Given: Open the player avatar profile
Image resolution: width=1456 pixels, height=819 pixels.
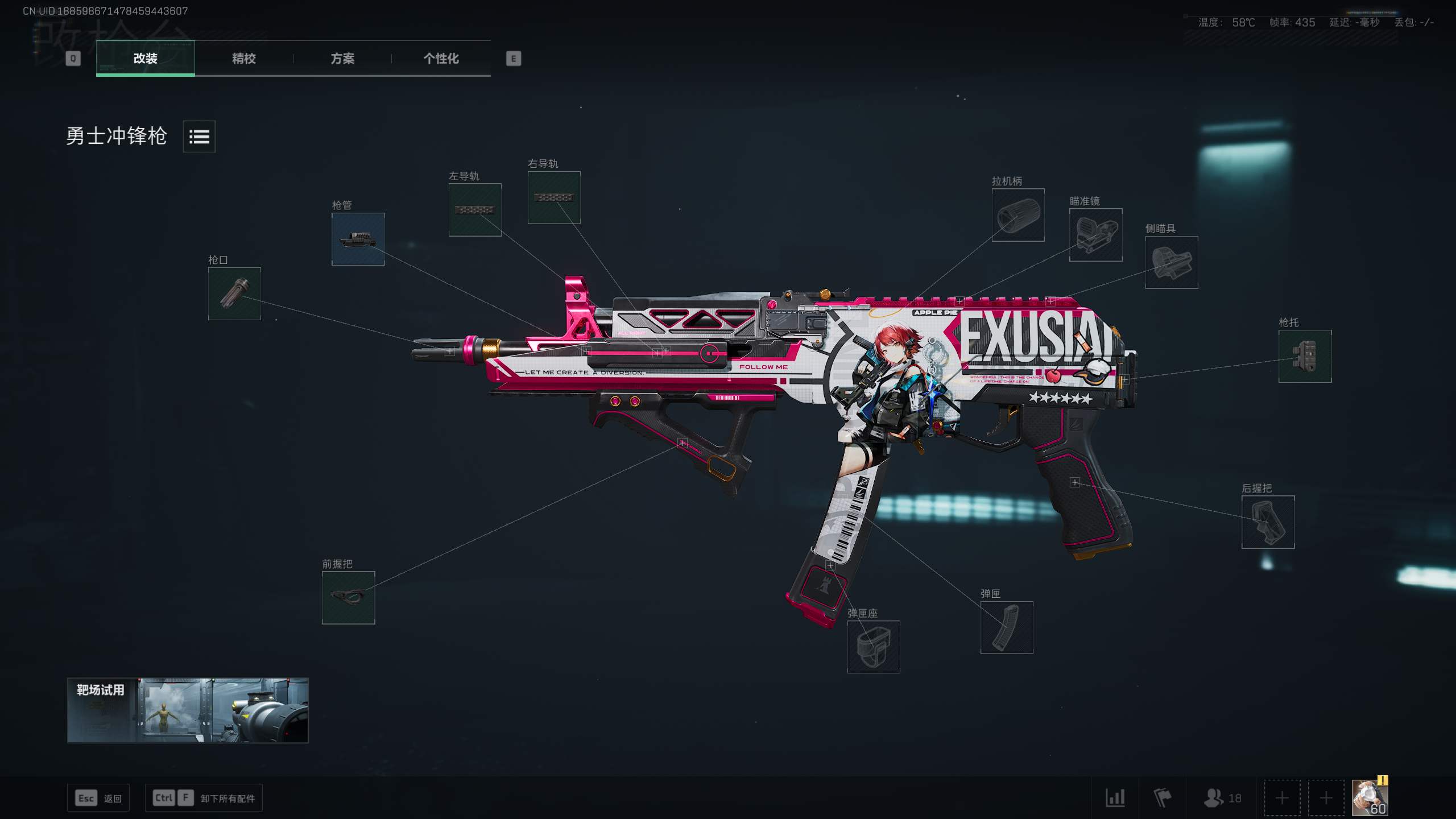Looking at the screenshot, I should (x=1369, y=797).
